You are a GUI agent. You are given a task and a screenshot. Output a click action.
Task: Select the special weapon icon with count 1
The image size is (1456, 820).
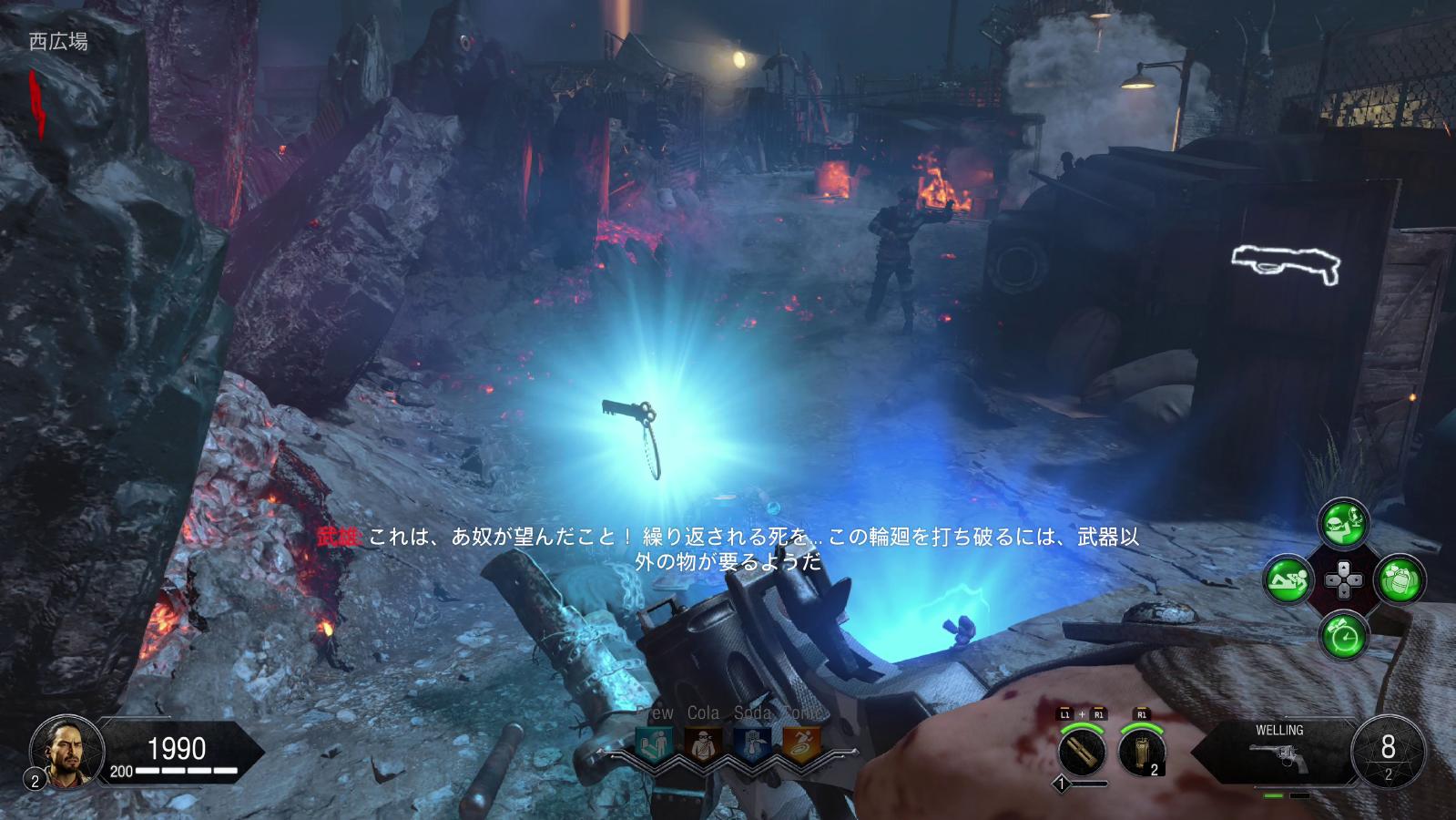tap(1082, 752)
